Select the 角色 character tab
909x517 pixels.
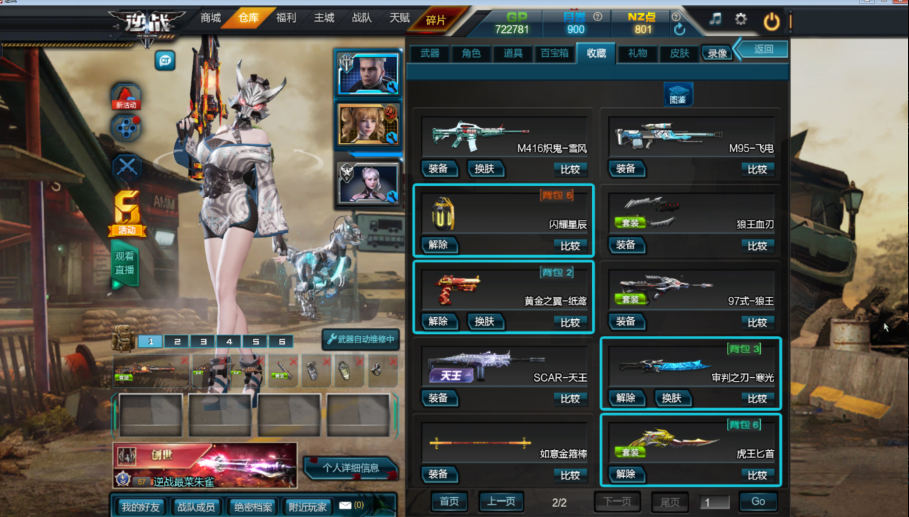click(470, 53)
